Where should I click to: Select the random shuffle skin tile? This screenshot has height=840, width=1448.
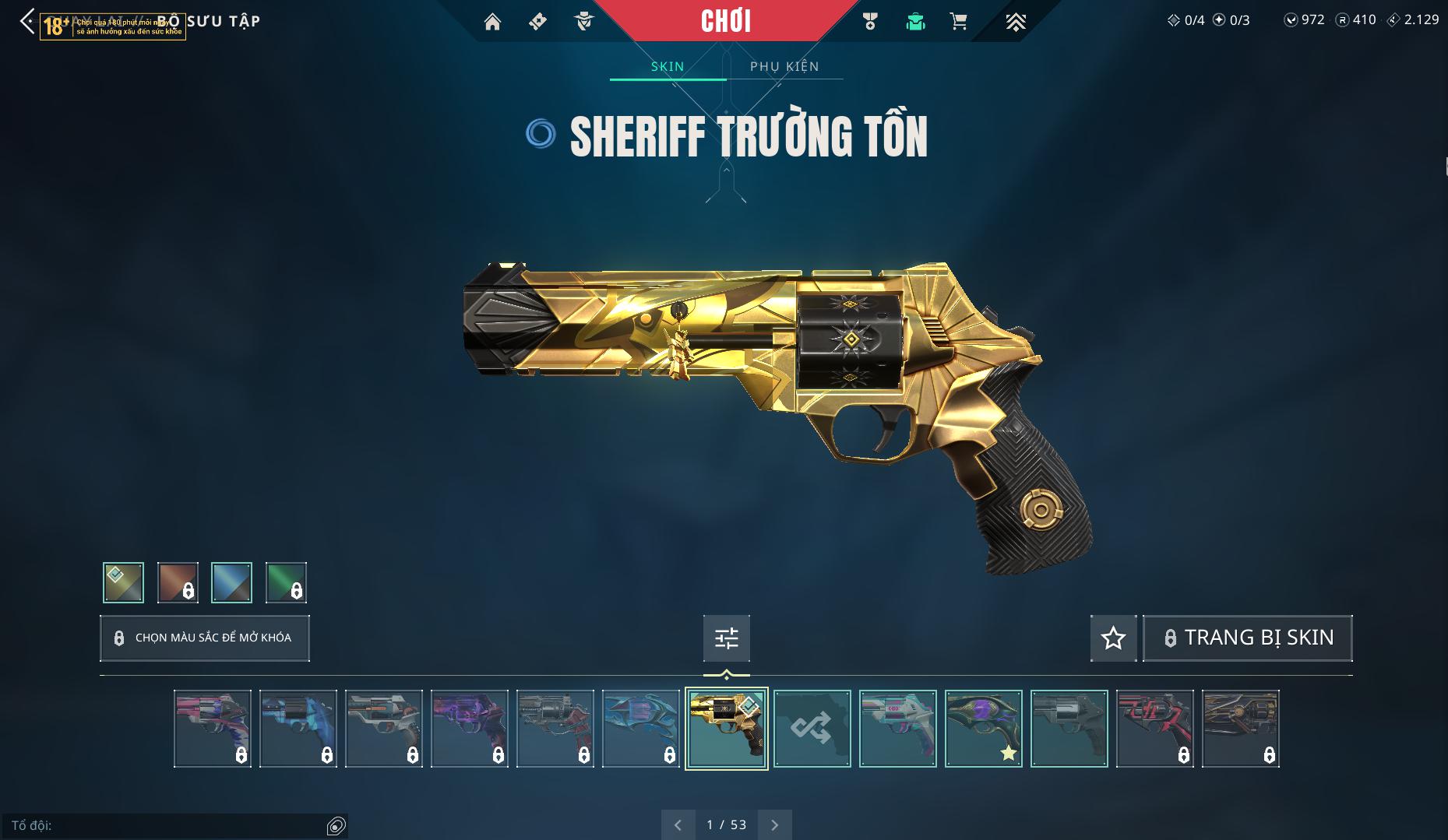tap(812, 729)
